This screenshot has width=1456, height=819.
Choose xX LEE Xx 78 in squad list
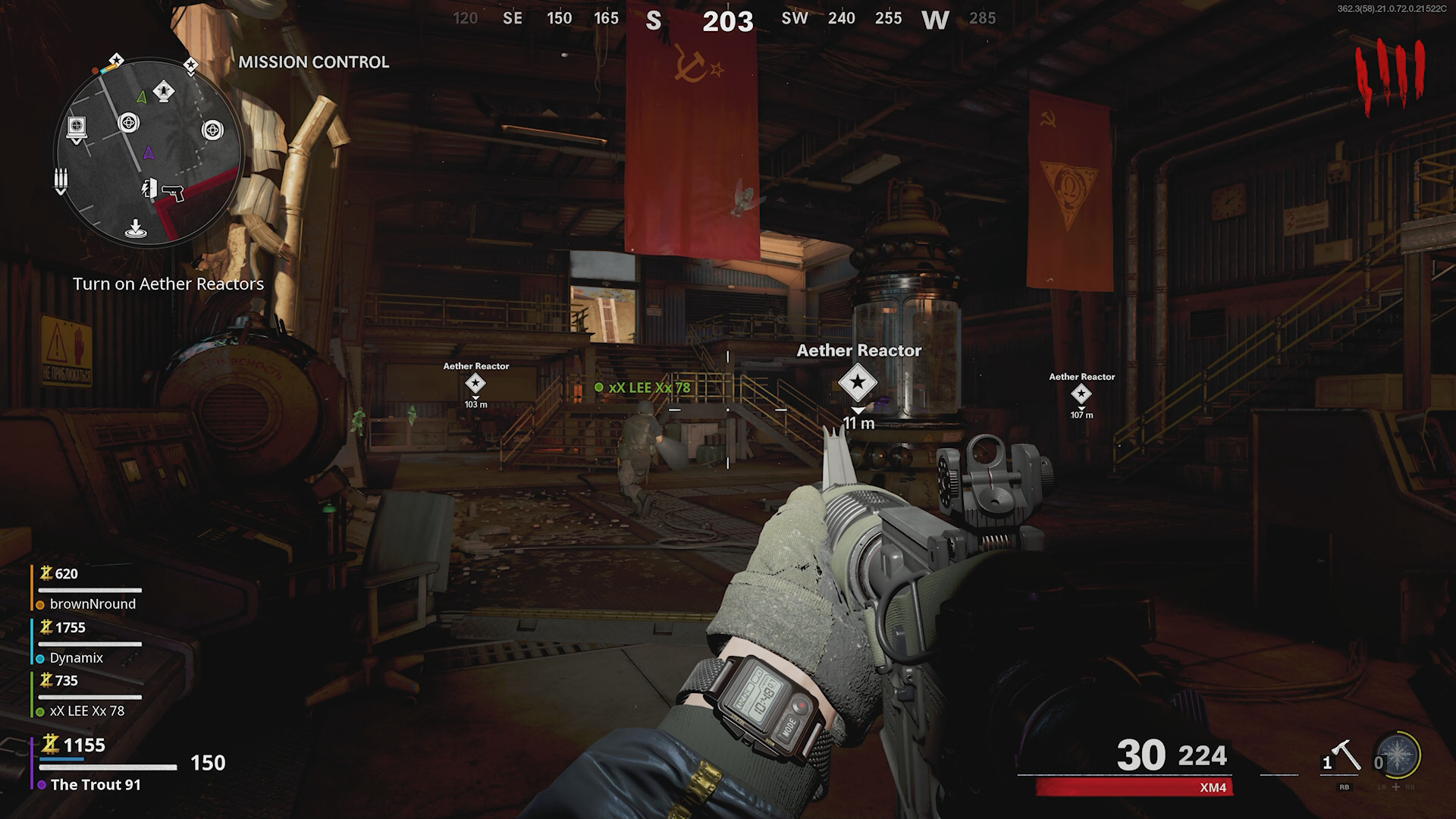click(86, 711)
